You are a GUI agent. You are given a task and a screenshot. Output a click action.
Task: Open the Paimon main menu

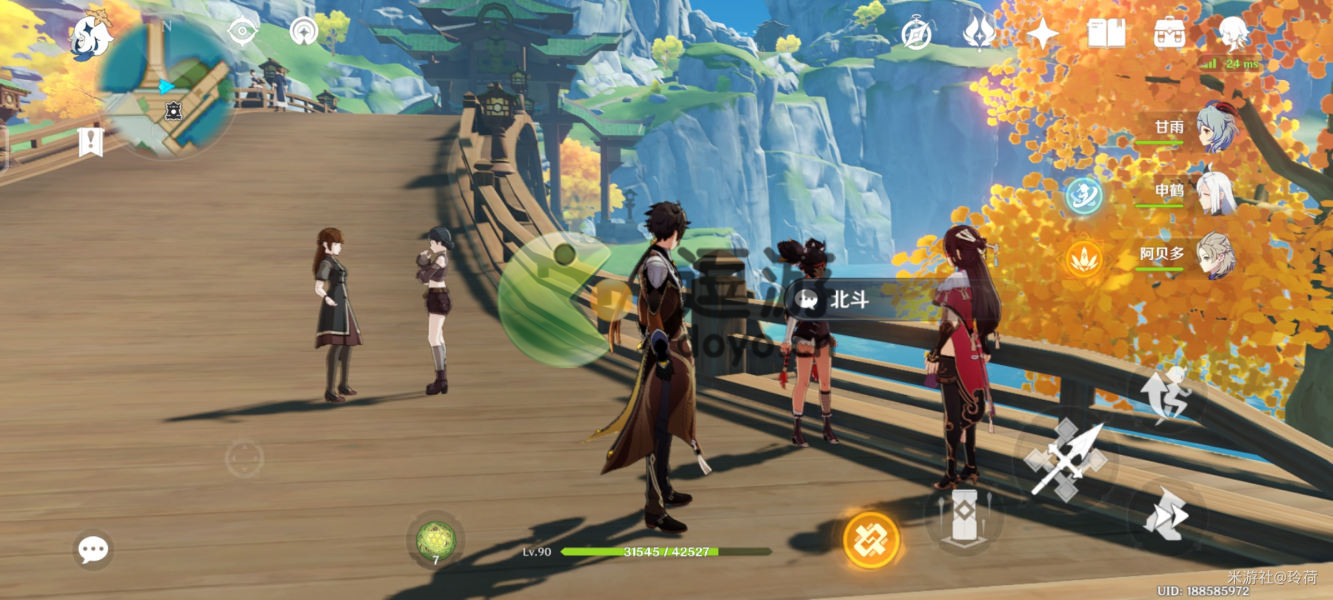tap(91, 35)
